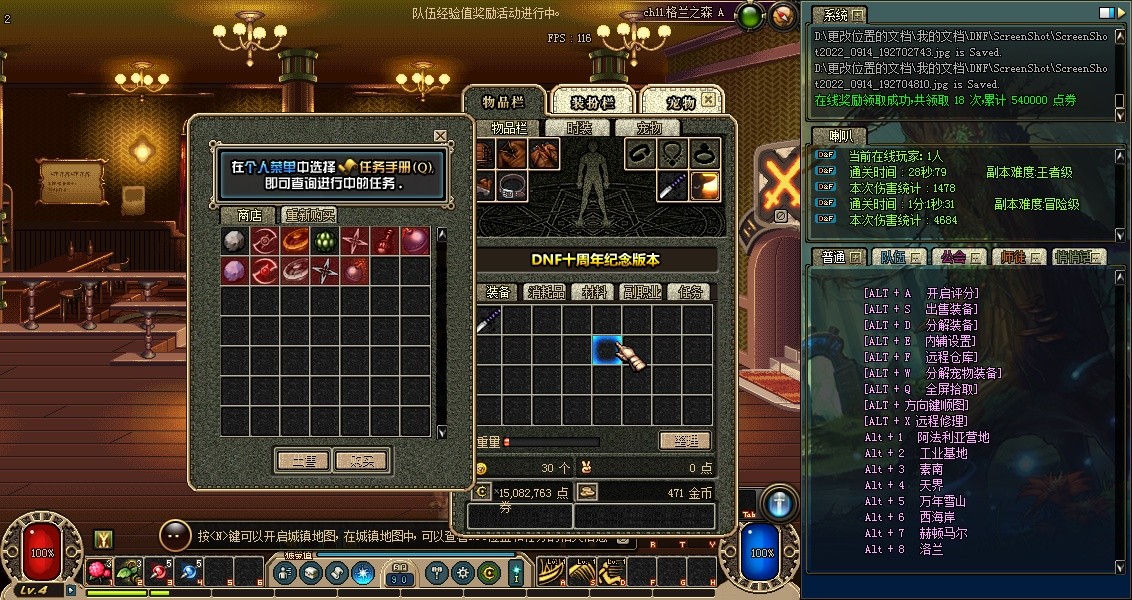Switch to the 时装 fashion sub-tab
Viewport: 1132px width, 600px height.
coord(579,128)
